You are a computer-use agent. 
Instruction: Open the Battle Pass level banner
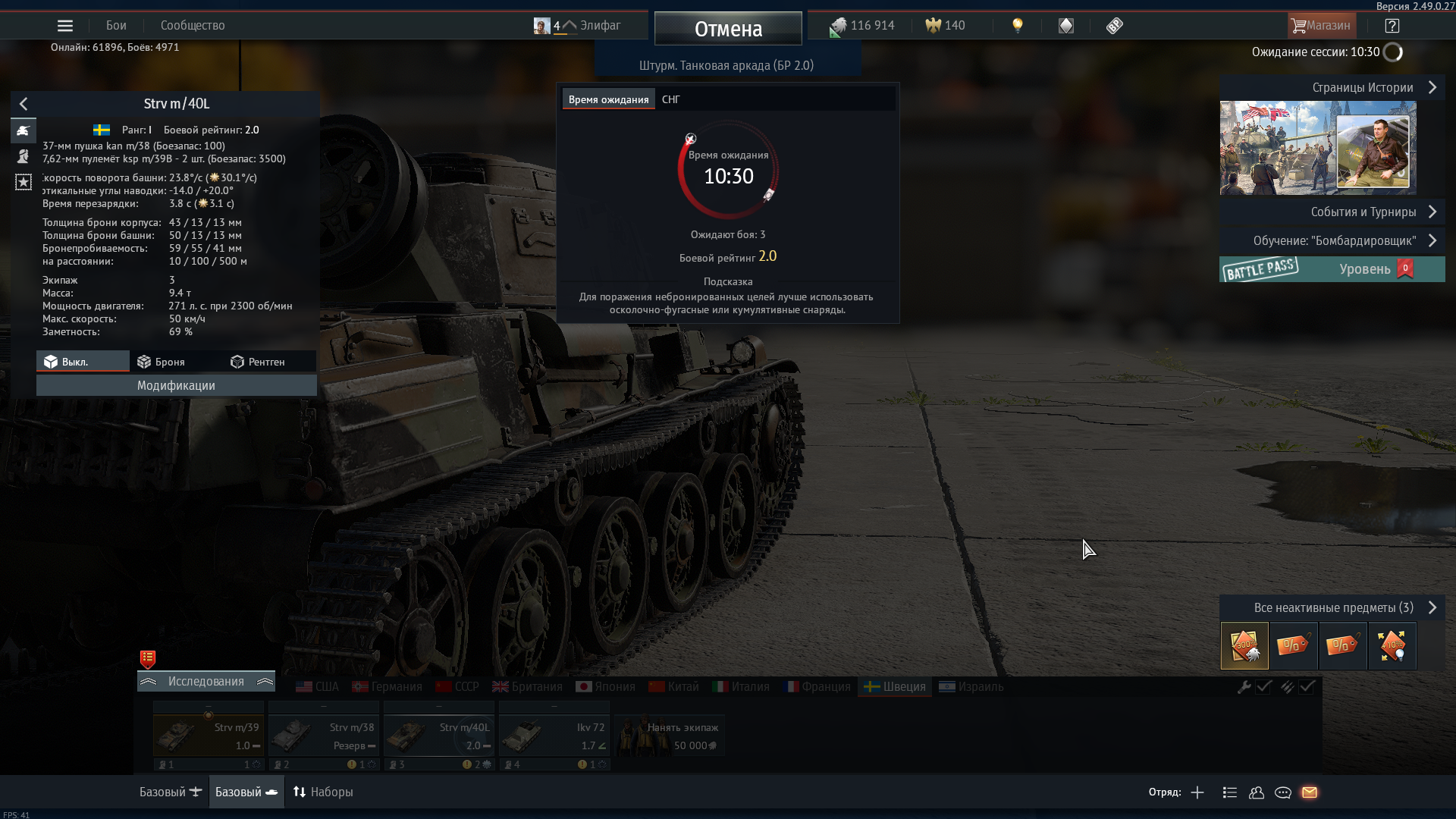tap(1332, 269)
